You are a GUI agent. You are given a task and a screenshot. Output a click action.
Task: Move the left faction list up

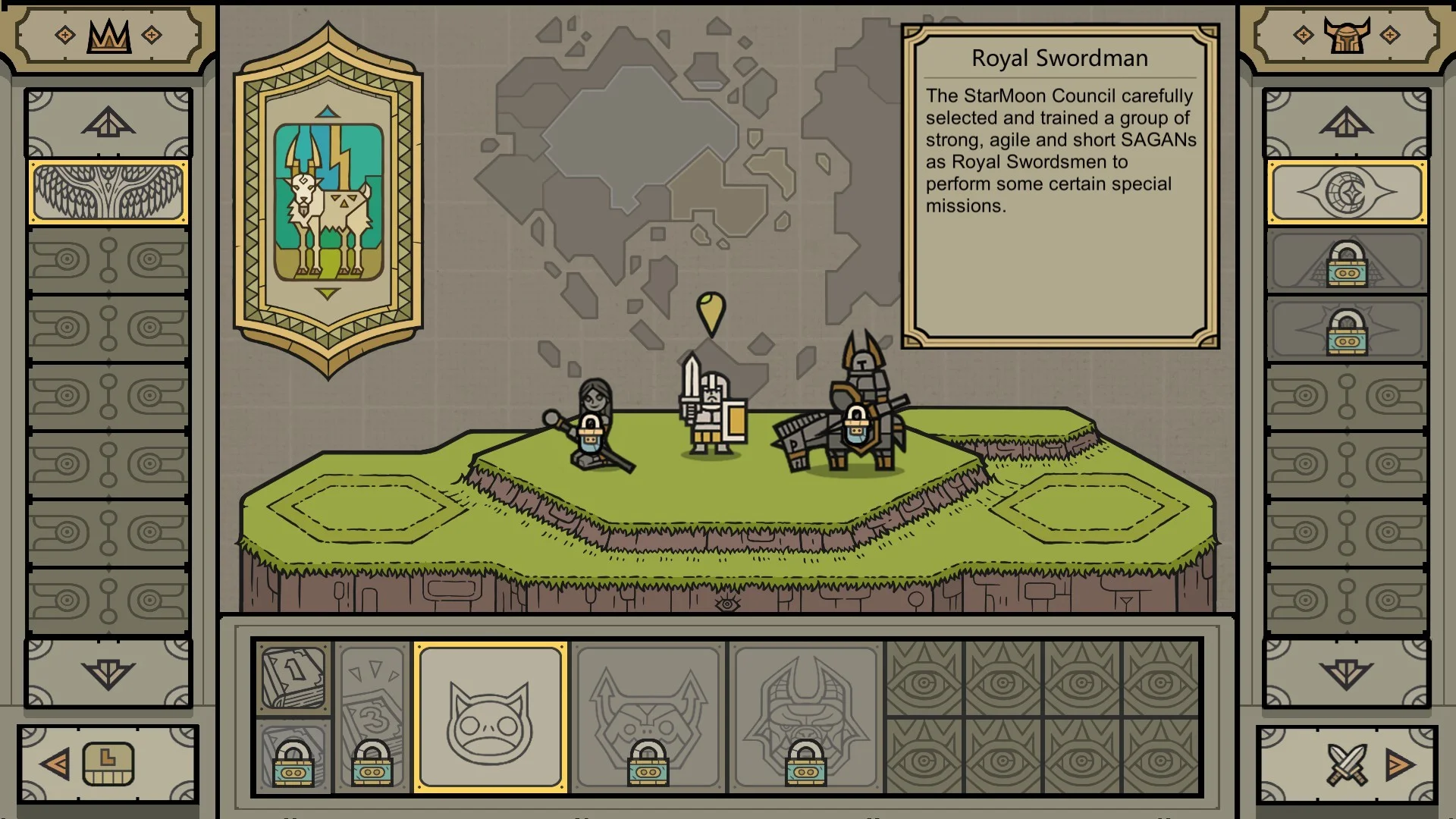click(108, 123)
